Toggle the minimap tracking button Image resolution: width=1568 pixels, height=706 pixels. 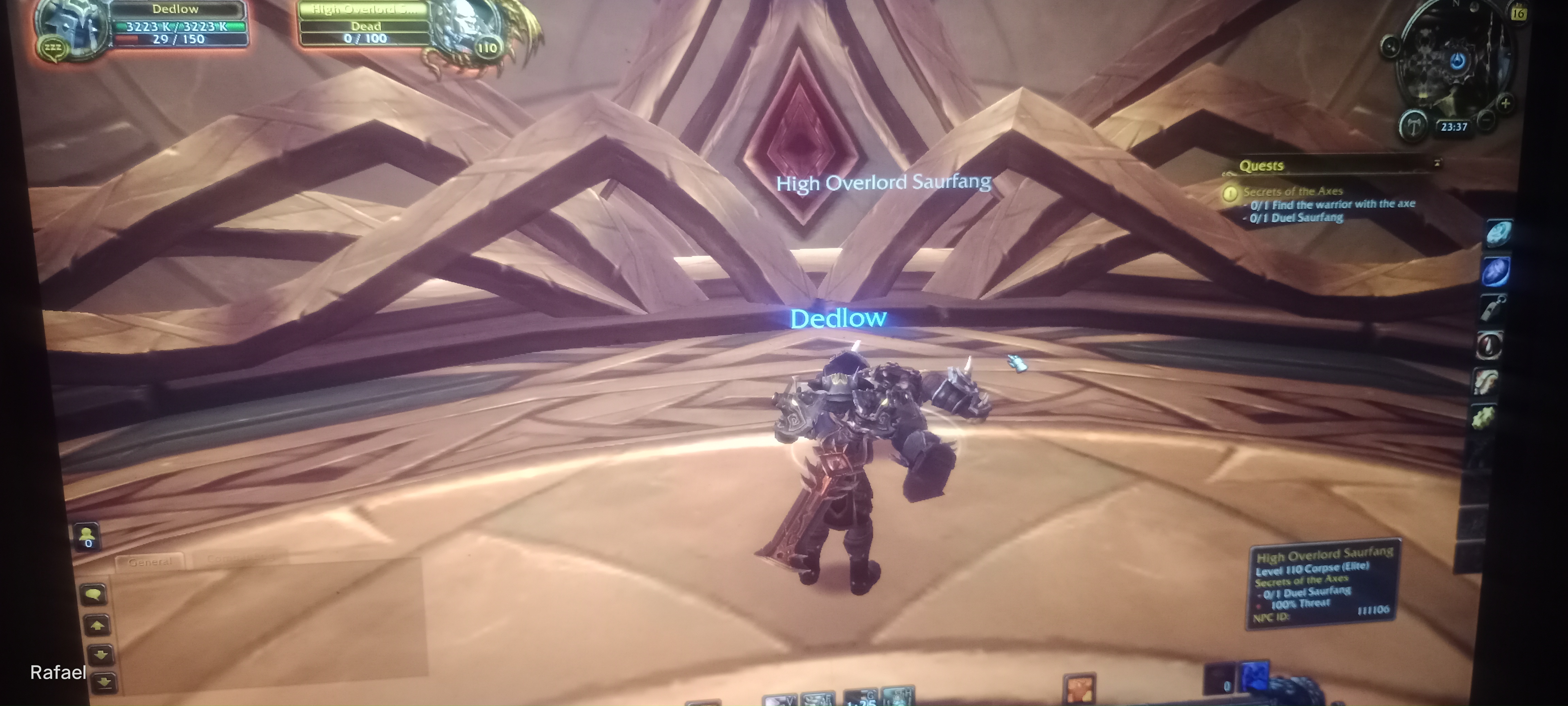1390,46
